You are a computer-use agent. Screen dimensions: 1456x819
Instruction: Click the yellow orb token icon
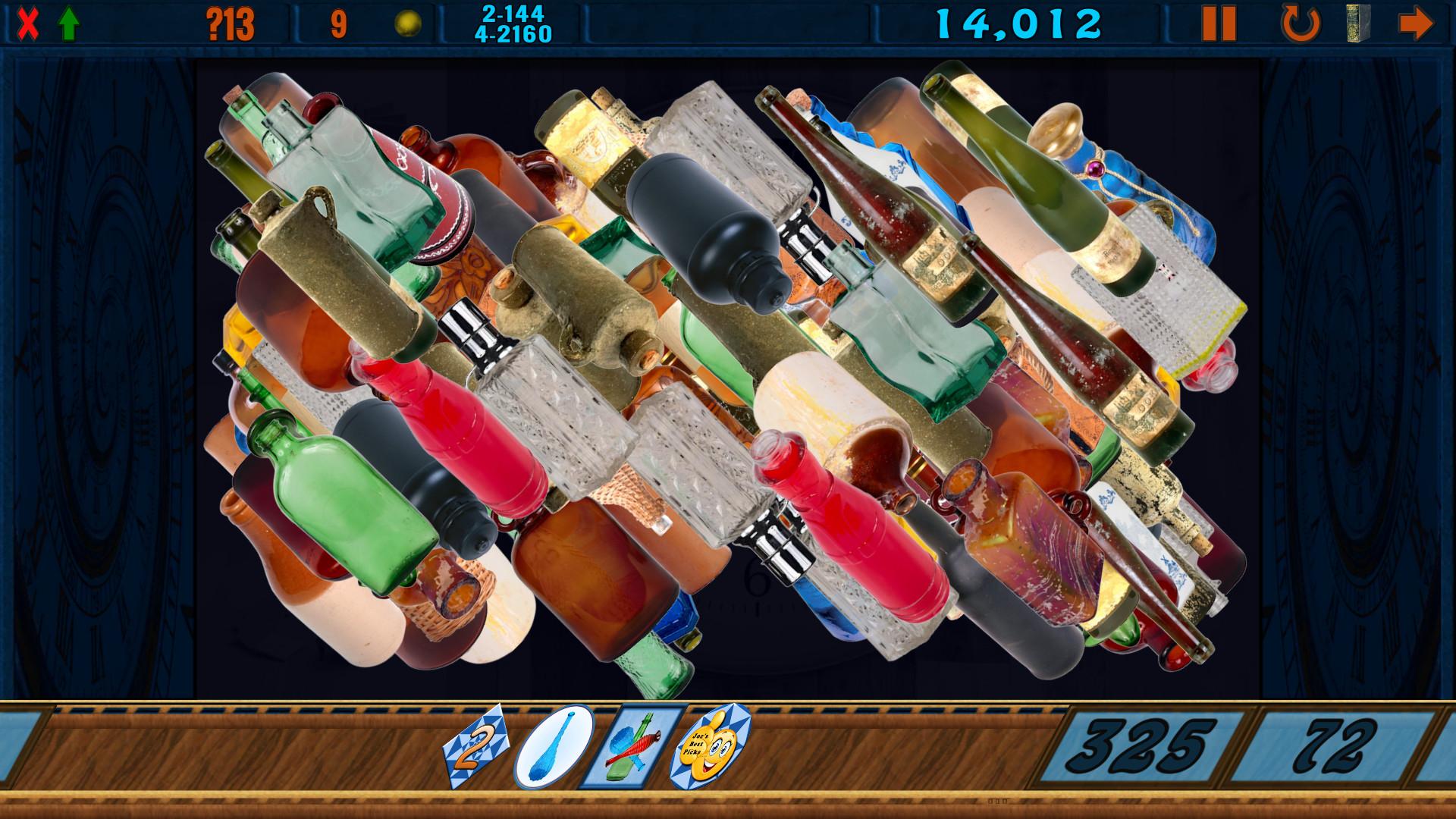407,22
